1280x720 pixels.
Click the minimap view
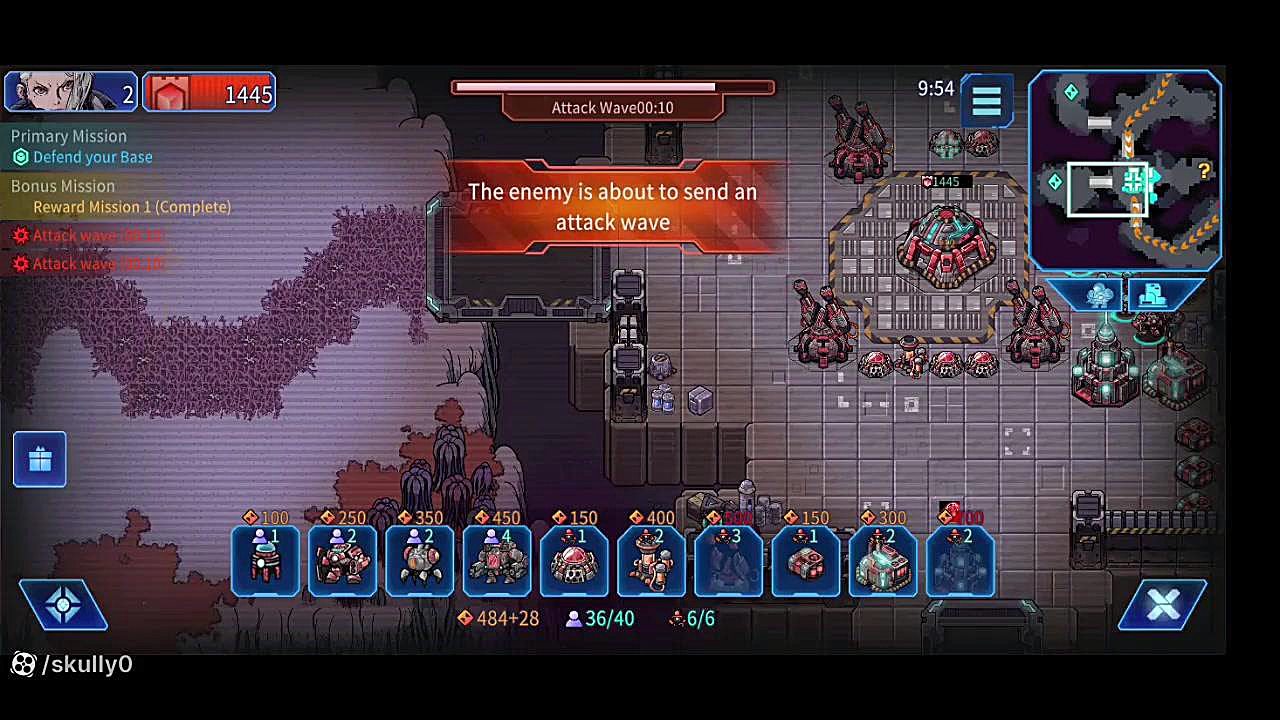pos(1124,170)
